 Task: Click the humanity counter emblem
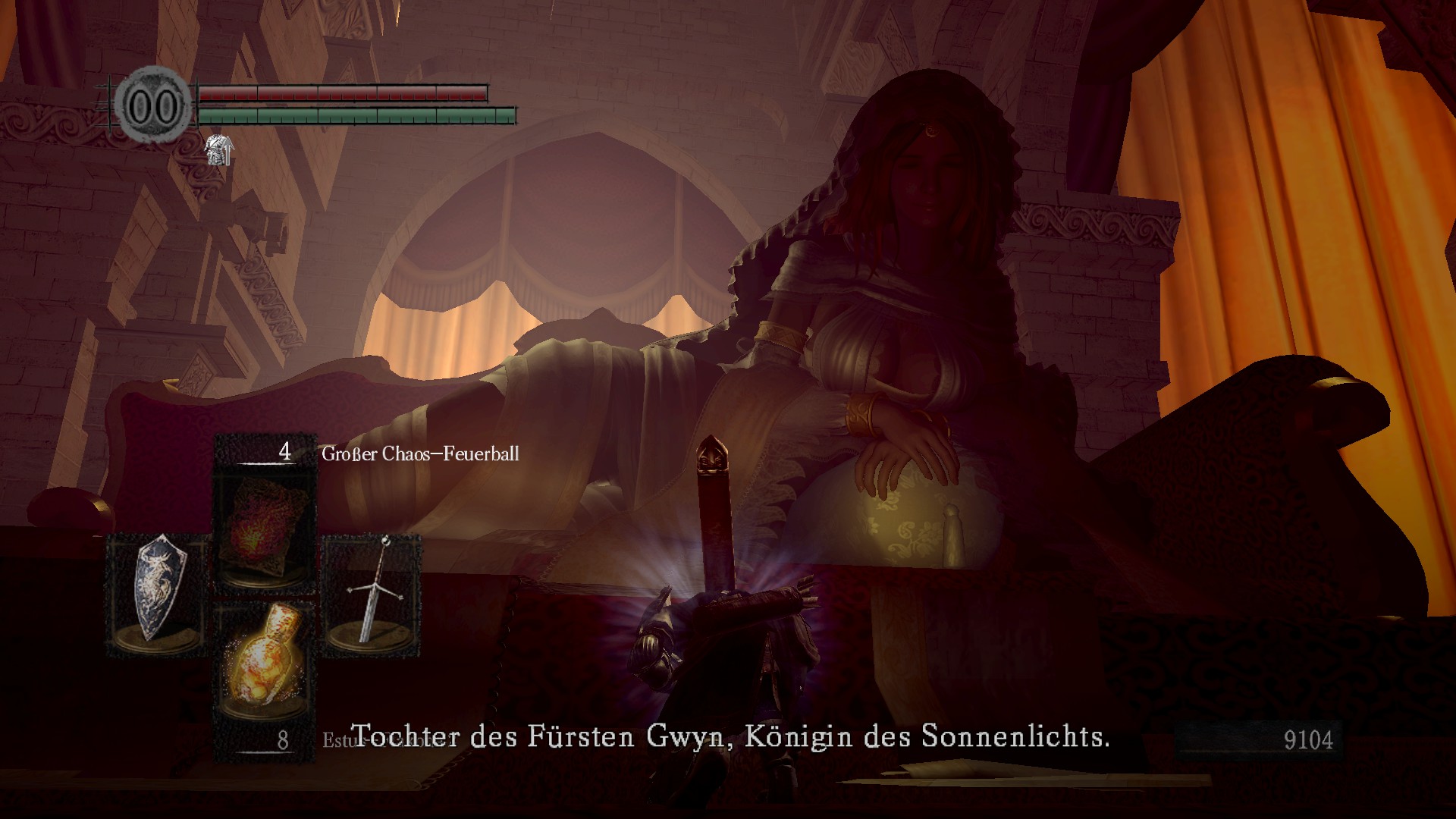tap(153, 106)
